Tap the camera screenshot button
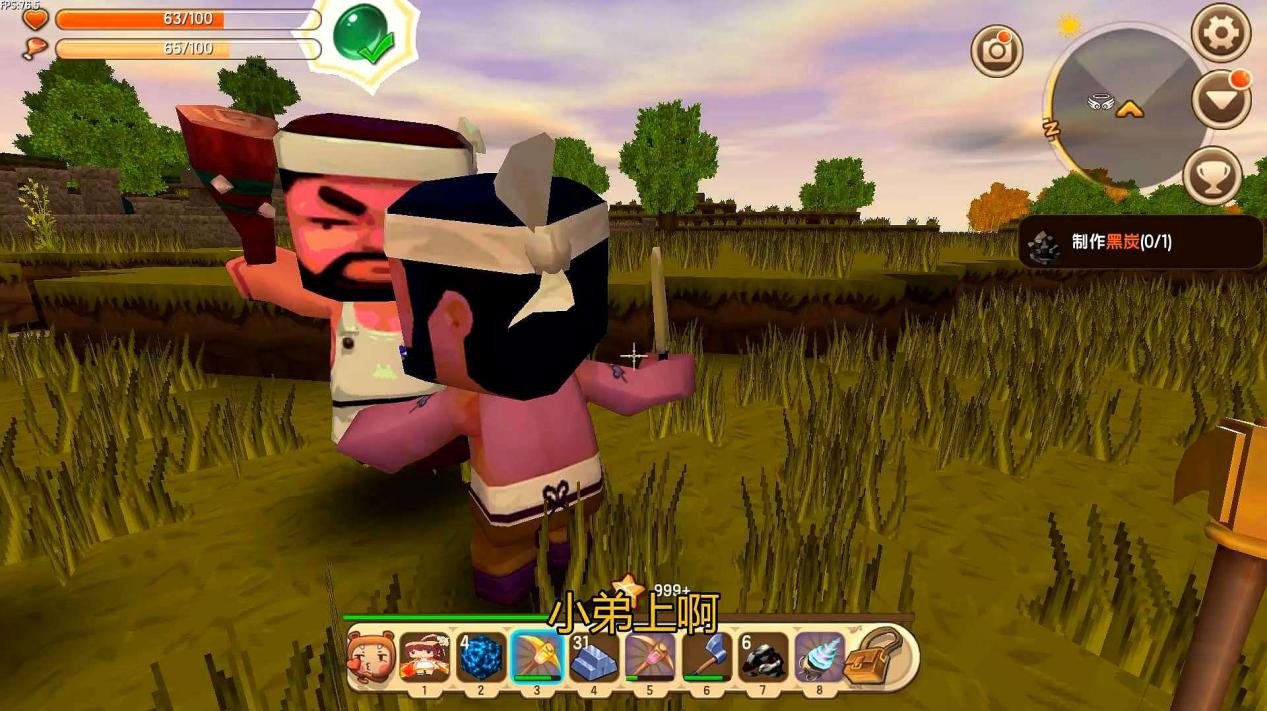 [997, 50]
